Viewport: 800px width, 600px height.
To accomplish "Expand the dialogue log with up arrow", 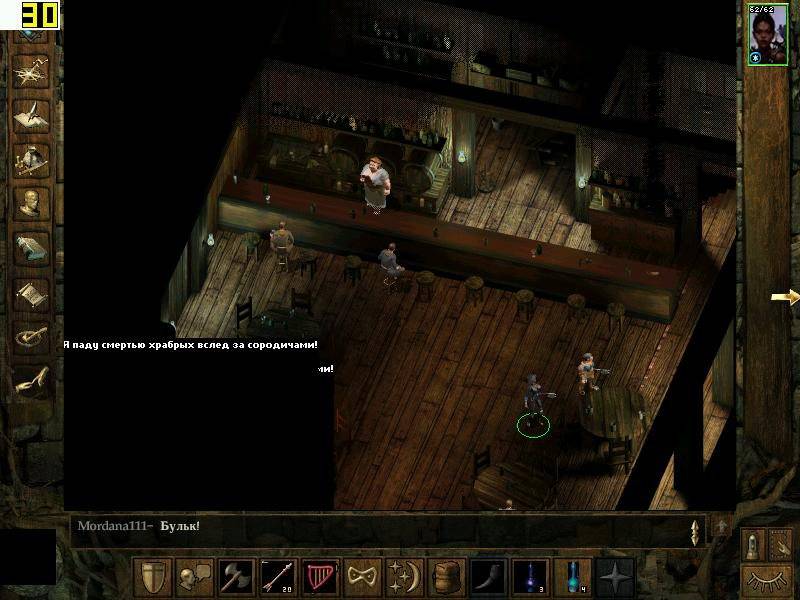I will coord(721,526).
